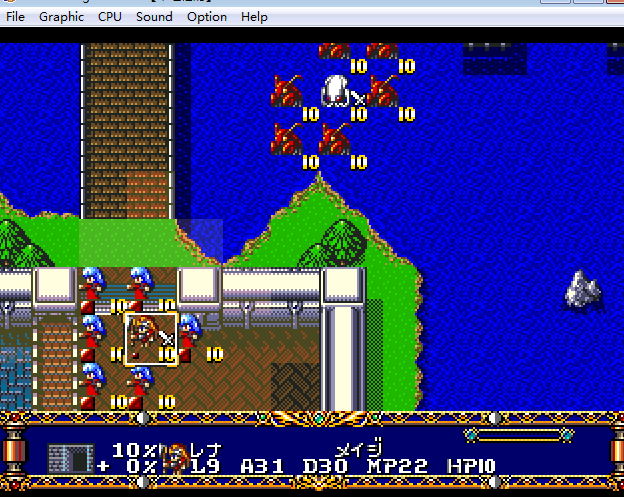
Task: Open the Option menu
Action: click(206, 17)
